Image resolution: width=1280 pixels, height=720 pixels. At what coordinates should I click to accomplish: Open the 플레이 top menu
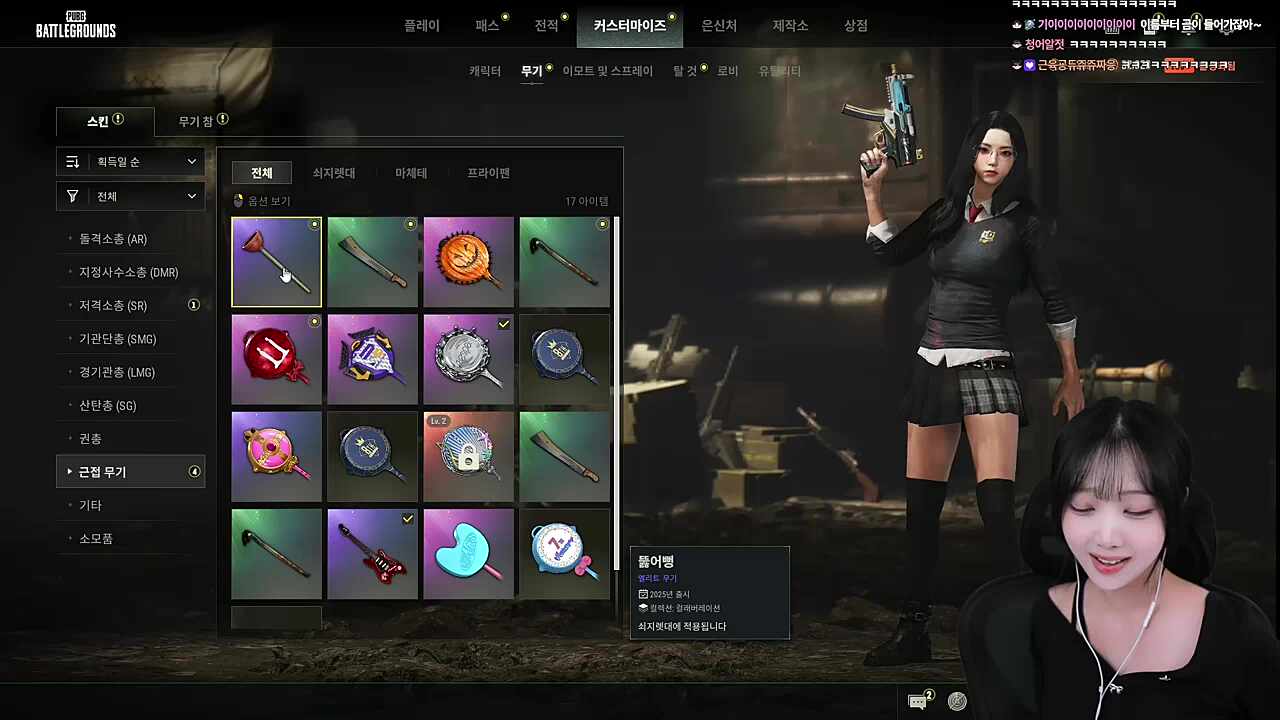[x=421, y=26]
